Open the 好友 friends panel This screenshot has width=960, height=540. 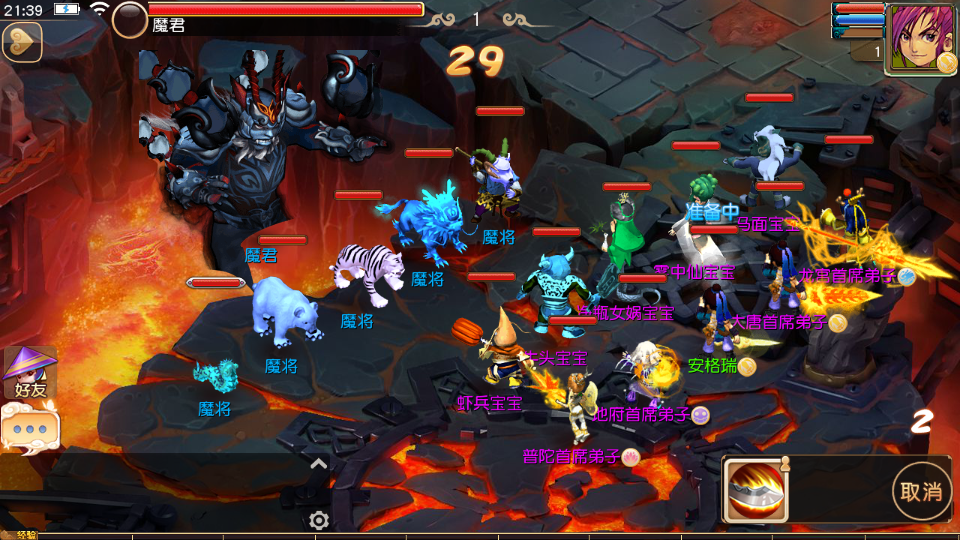[28, 373]
